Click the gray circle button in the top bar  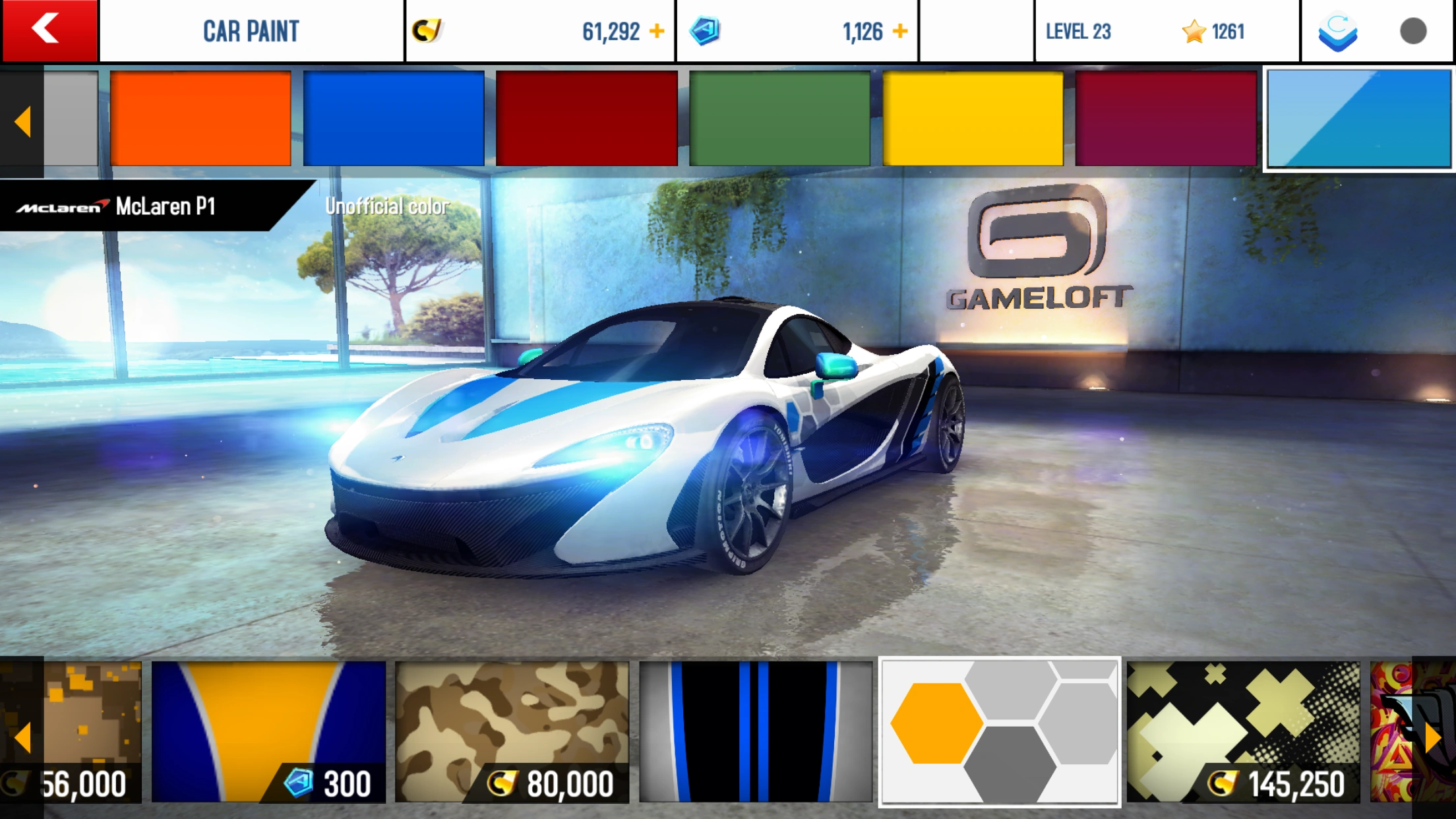(1413, 31)
